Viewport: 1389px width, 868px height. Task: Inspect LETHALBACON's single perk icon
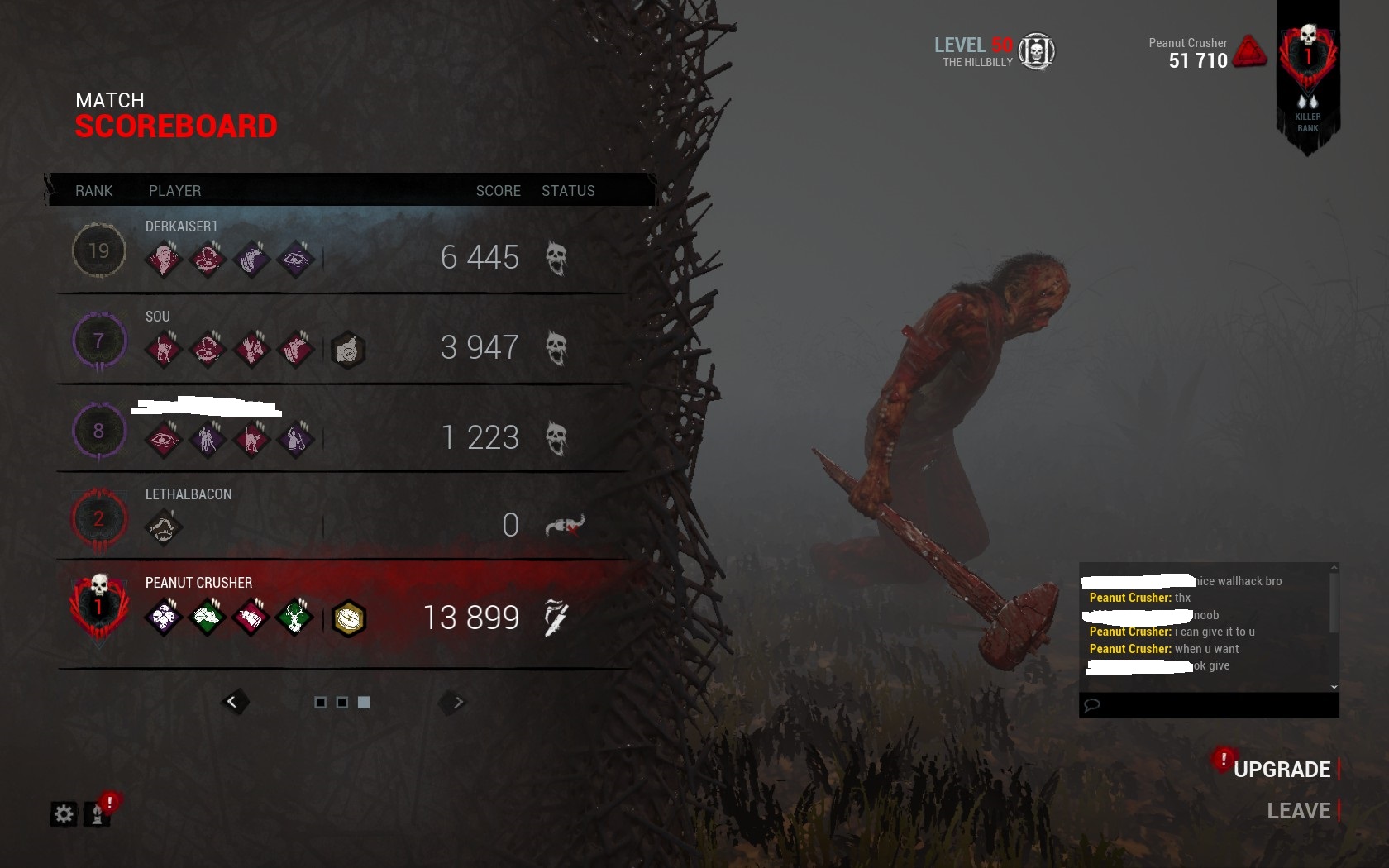click(163, 527)
